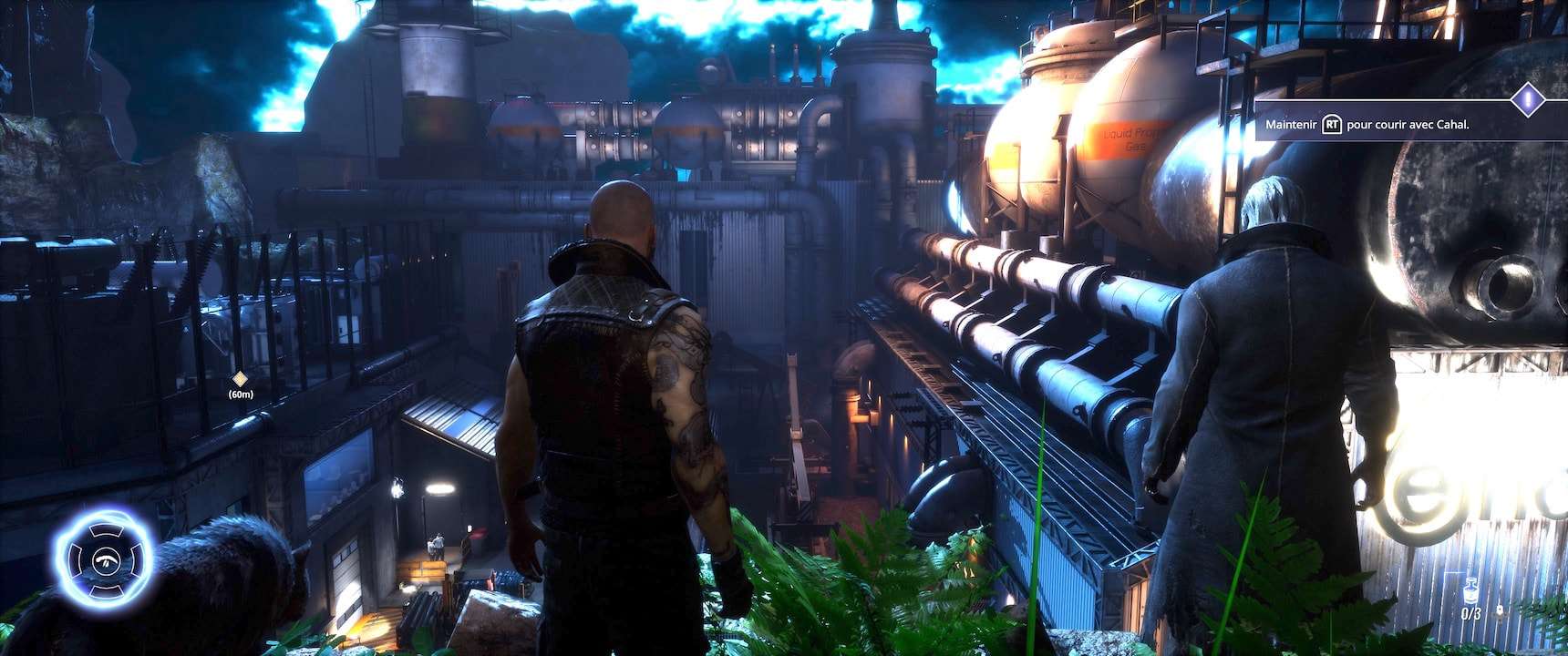Viewport: 1568px width, 656px height.
Task: Select the flask item icon
Action: pyautogui.click(x=1470, y=592)
